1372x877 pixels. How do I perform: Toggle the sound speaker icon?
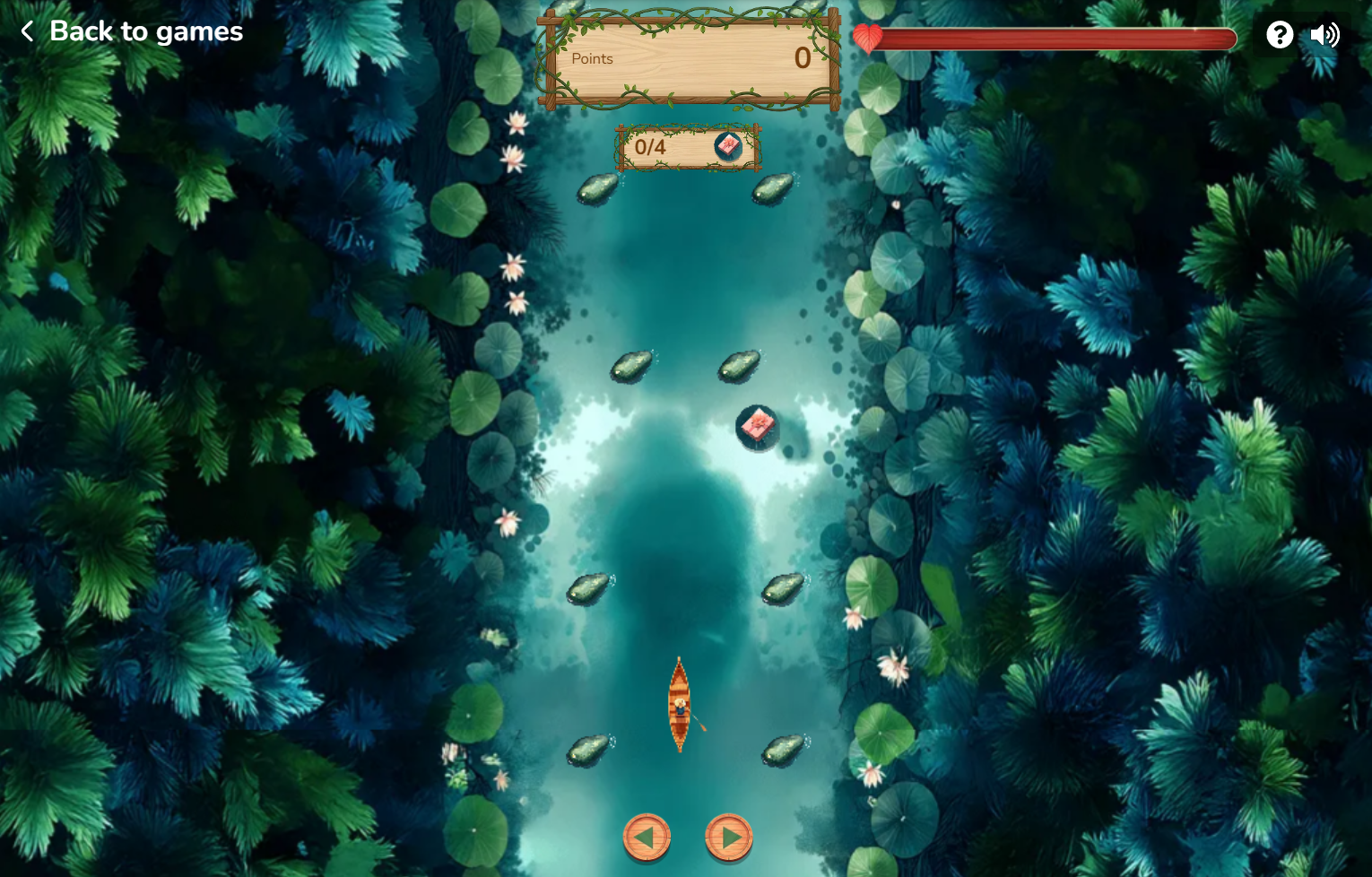tap(1324, 35)
